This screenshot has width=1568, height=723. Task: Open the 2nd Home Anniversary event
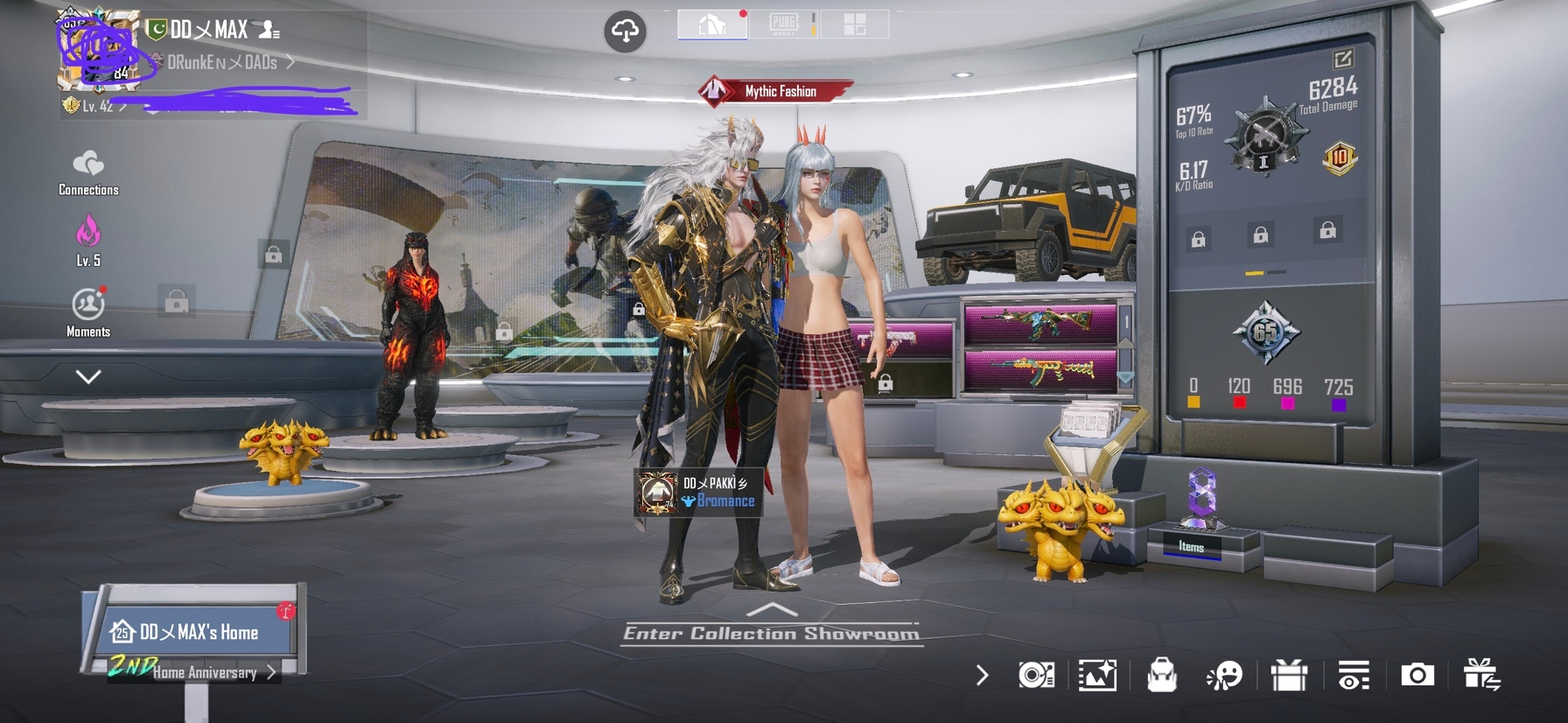click(x=203, y=671)
